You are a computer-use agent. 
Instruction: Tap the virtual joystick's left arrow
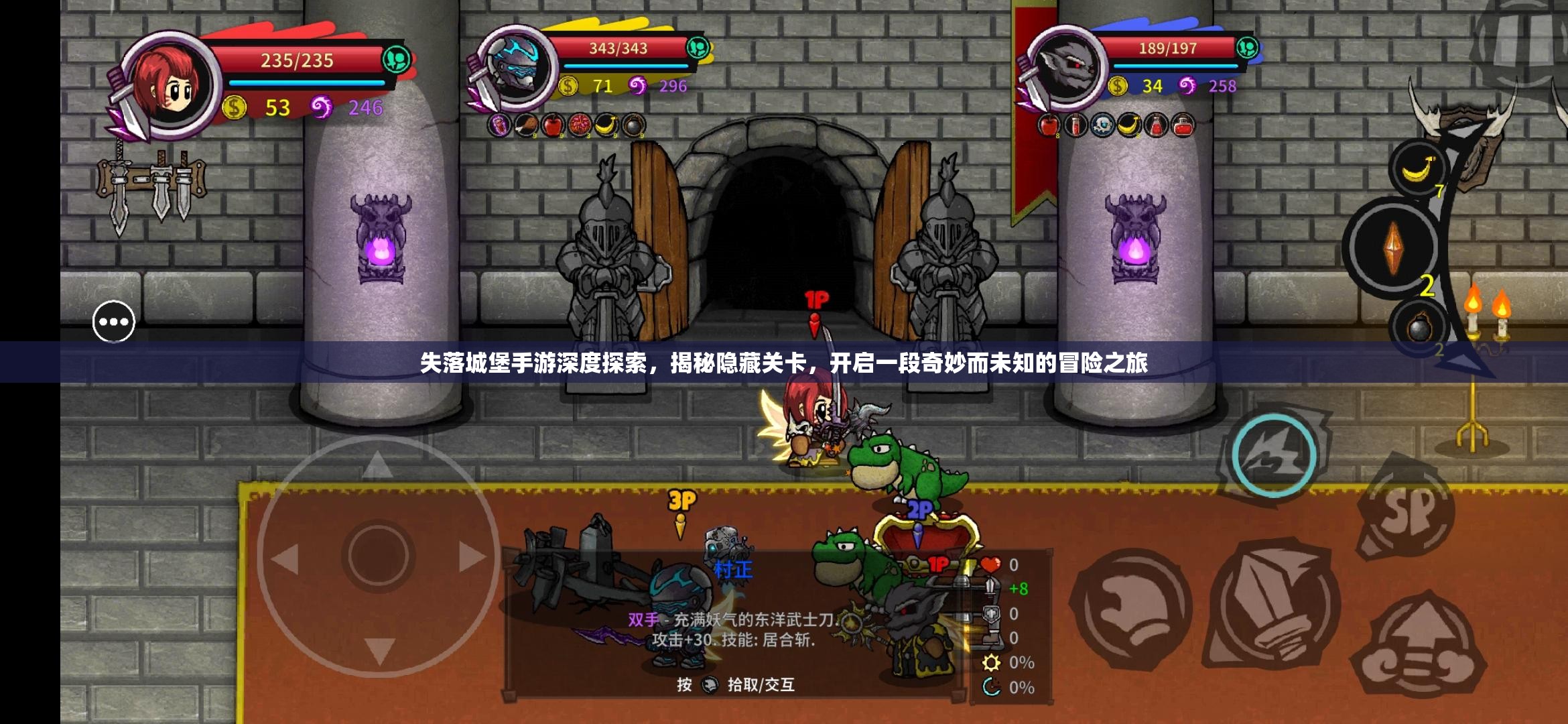[x=286, y=558]
